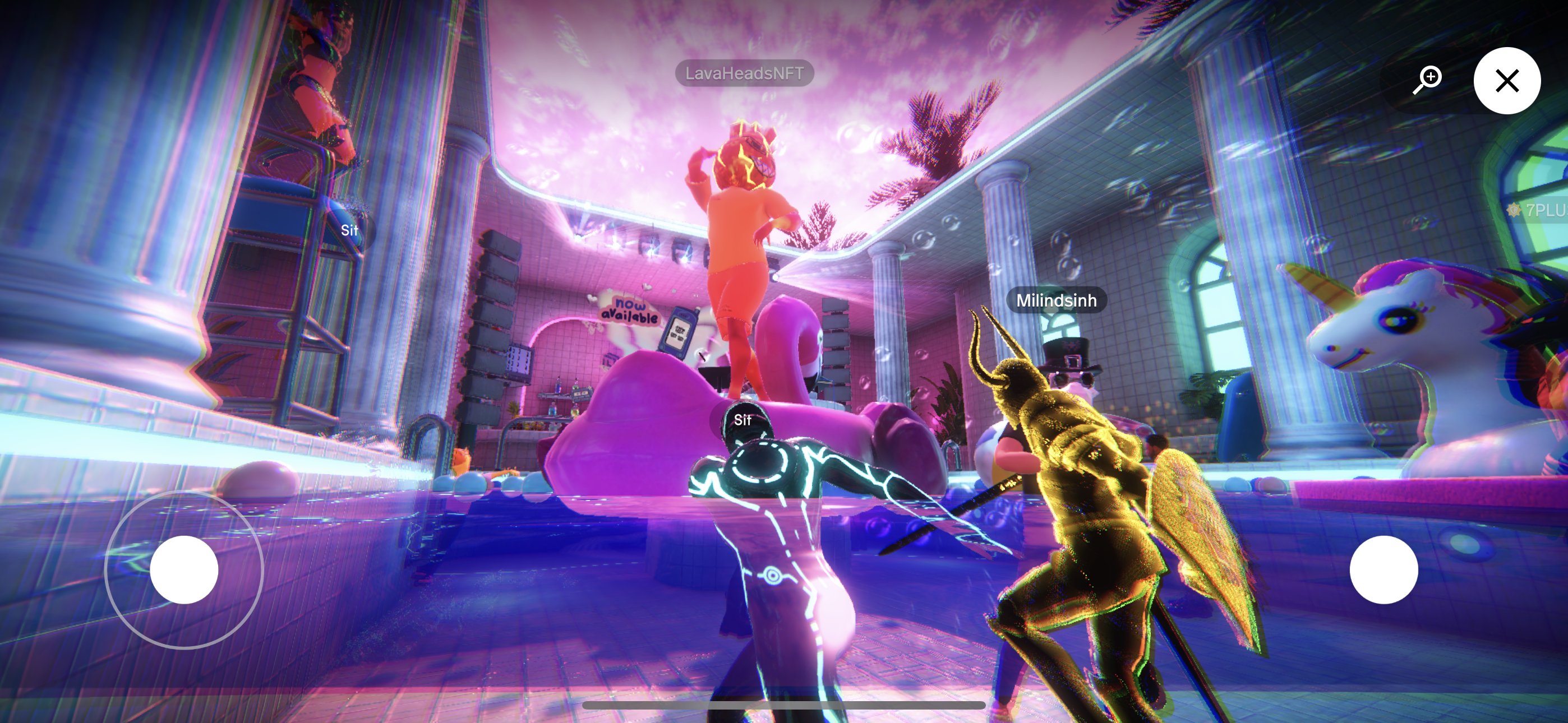Select Sit on the pink flamingo float

pos(742,419)
